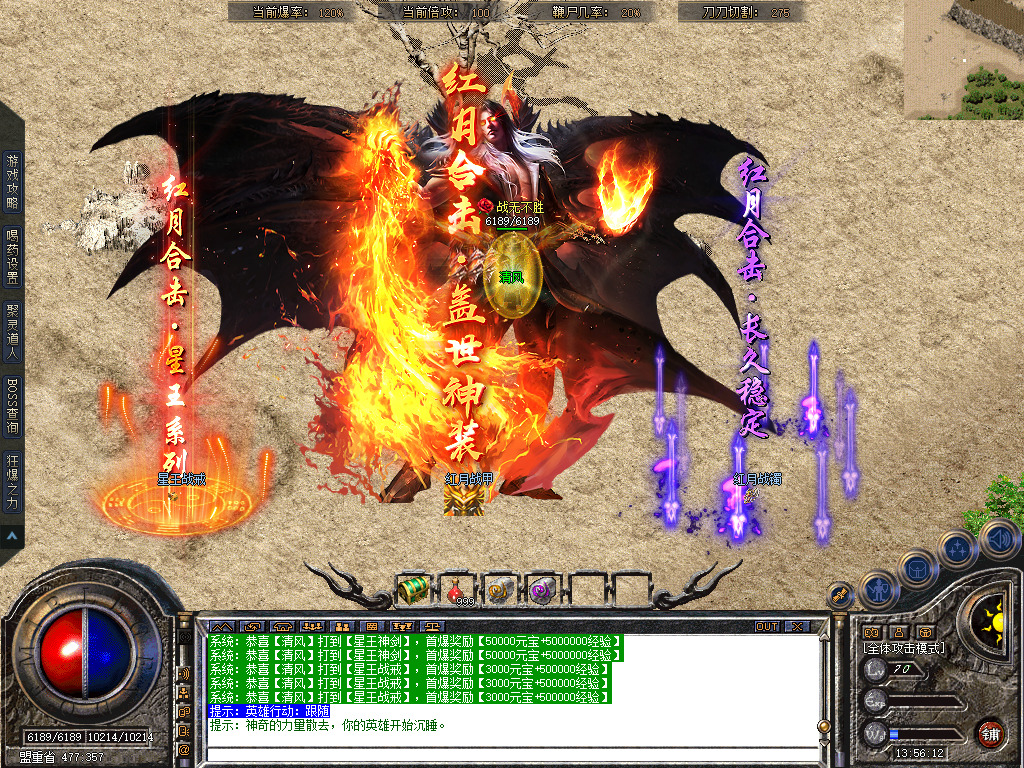Toggle the sound speaker button
This screenshot has width=1024, height=768.
click(998, 538)
